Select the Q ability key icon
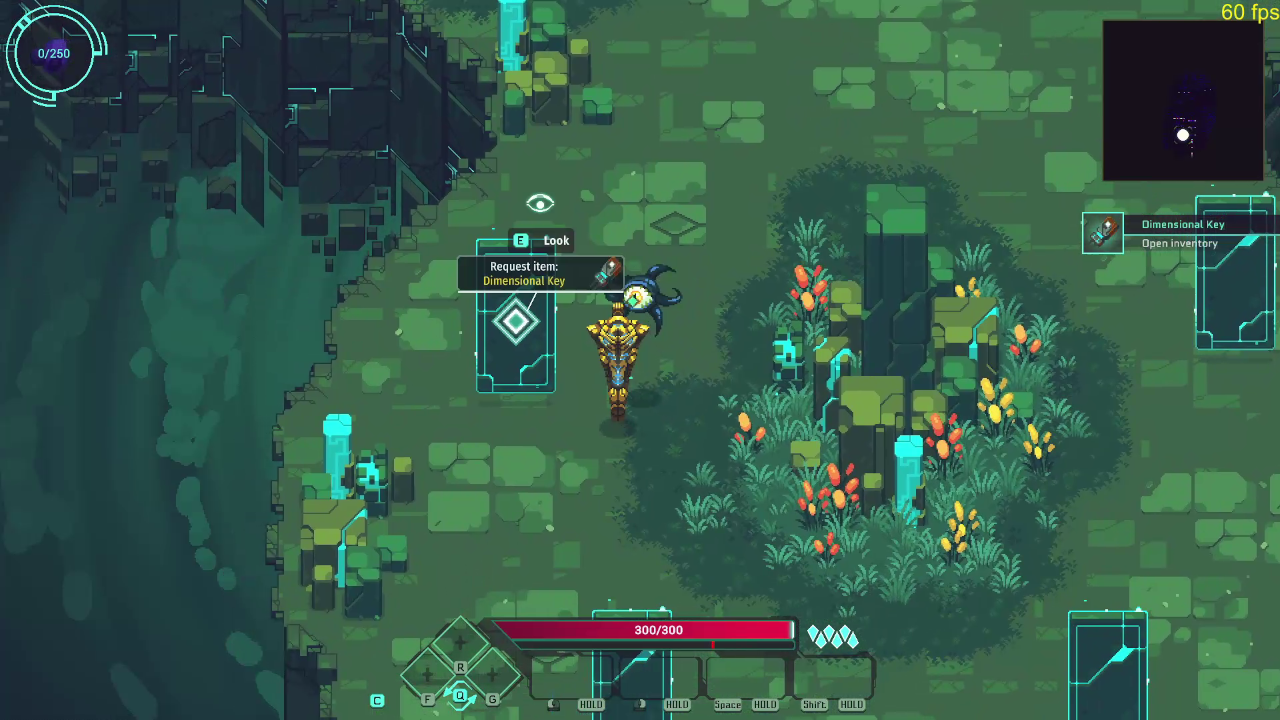1280x720 pixels. click(x=460, y=697)
